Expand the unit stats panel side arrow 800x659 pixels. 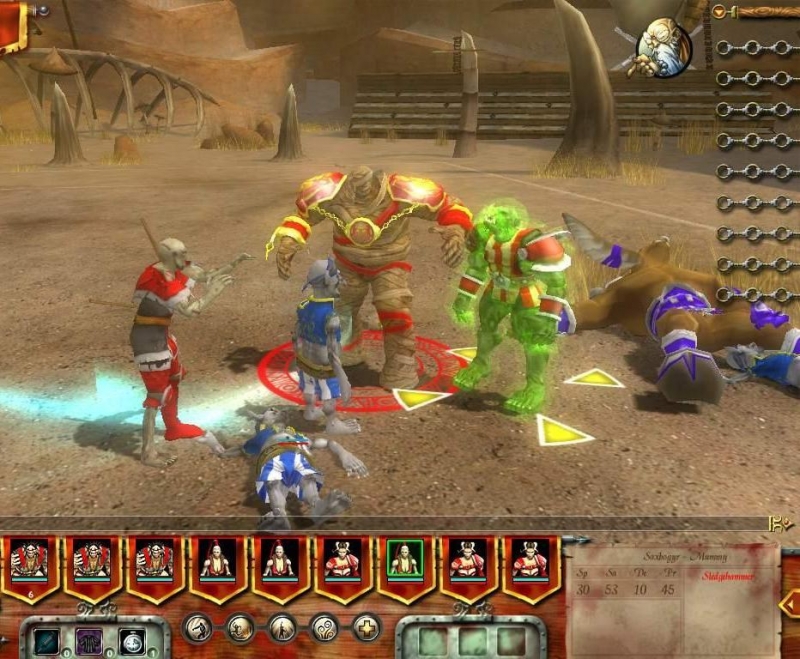coord(789,604)
